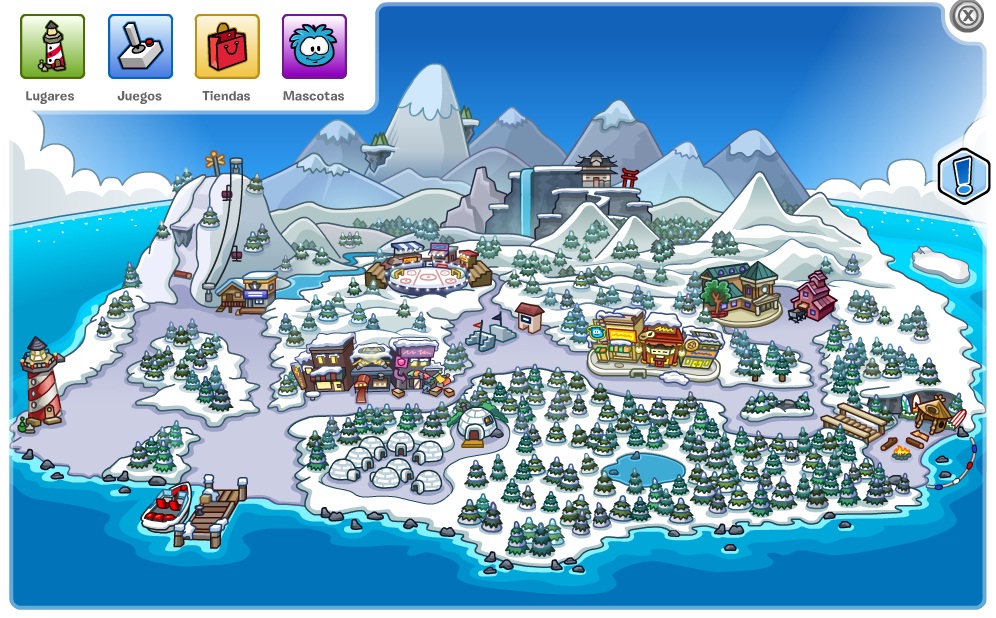Show the Tiendas shopping bag category

point(227,47)
